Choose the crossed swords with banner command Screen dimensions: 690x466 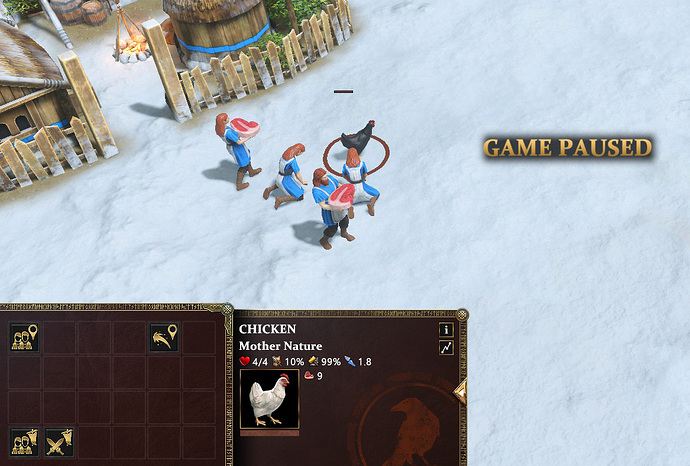point(59,441)
